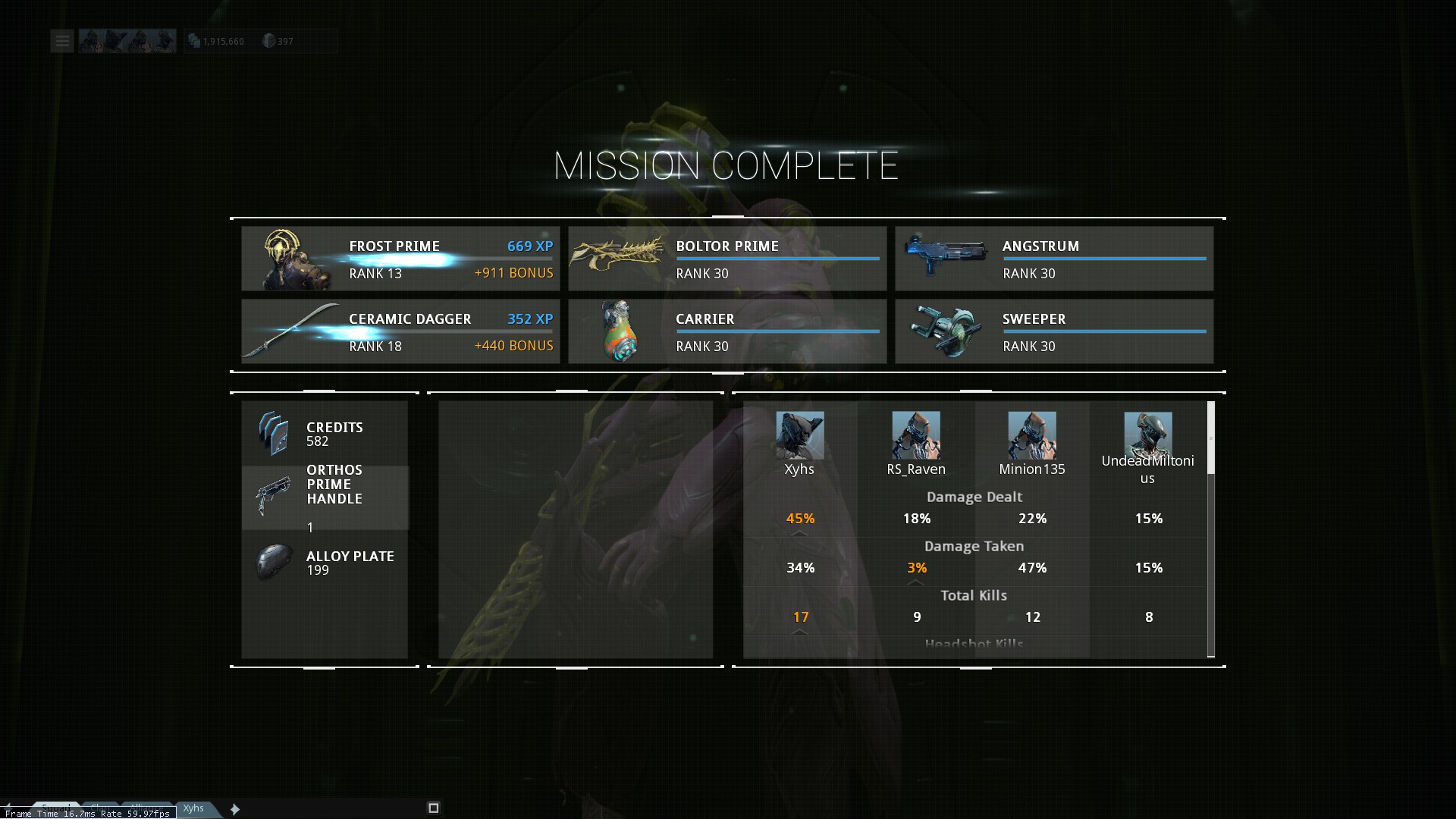1456x819 pixels.
Task: Click UndeadMiltonius's player avatar
Action: tap(1147, 434)
